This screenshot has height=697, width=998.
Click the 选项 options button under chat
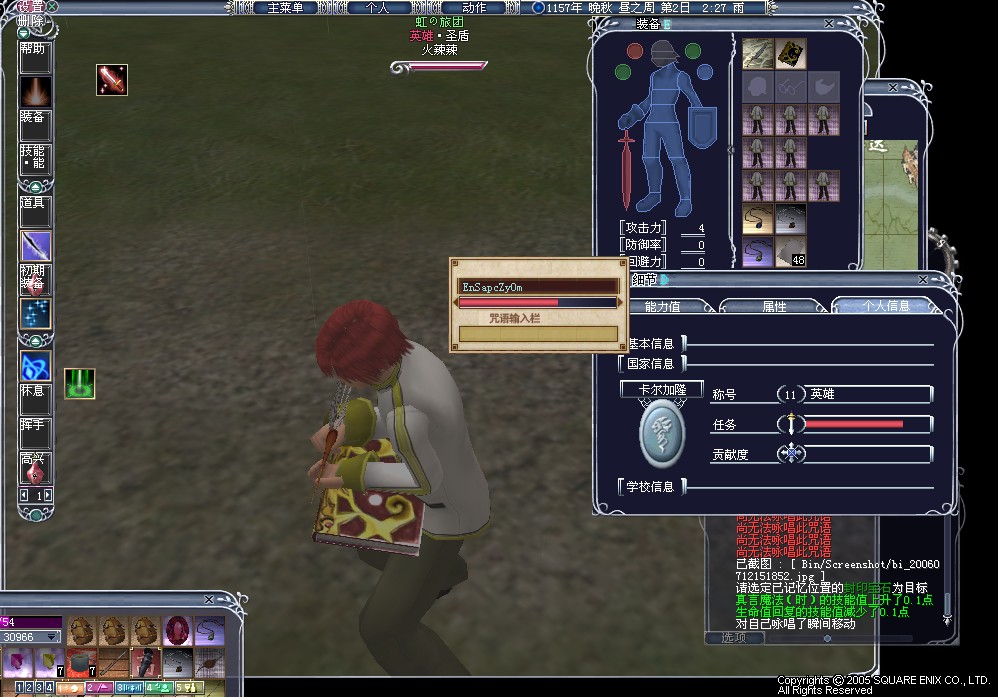click(726, 637)
